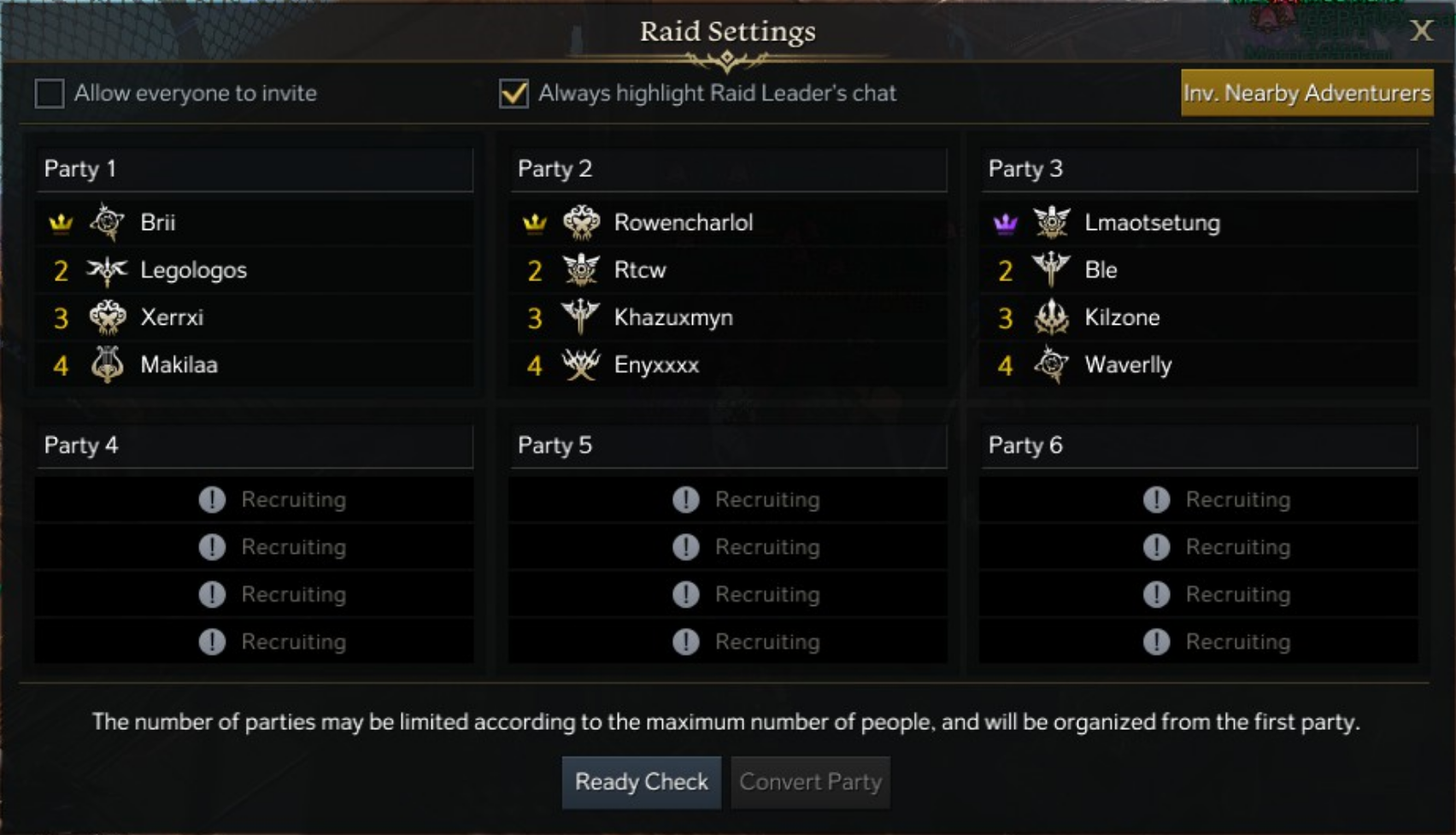This screenshot has height=835, width=1456.
Task: Close the Raid Settings window
Action: (1421, 31)
